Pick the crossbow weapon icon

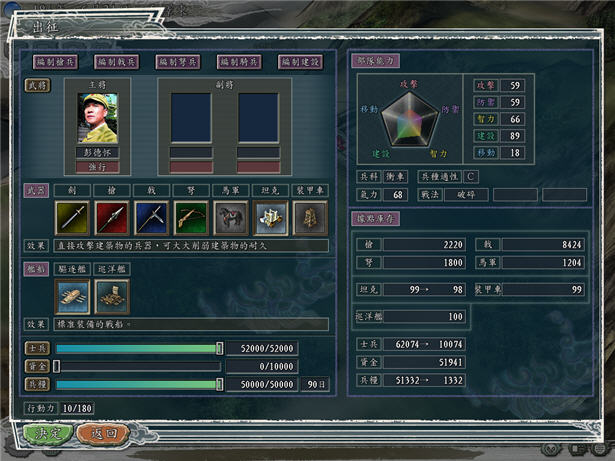click(189, 217)
